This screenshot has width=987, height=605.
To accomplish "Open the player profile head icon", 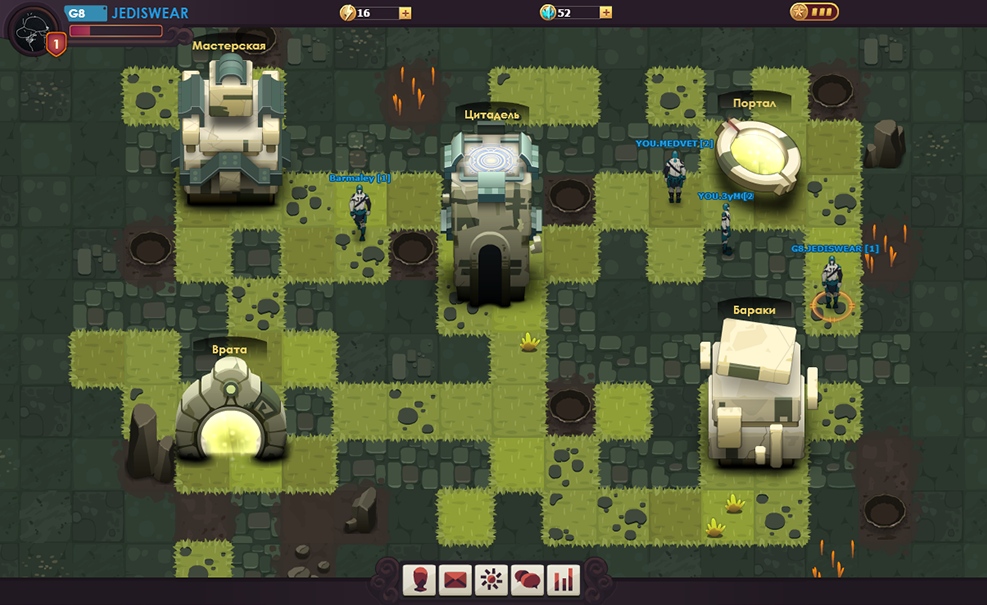I will tap(419, 579).
